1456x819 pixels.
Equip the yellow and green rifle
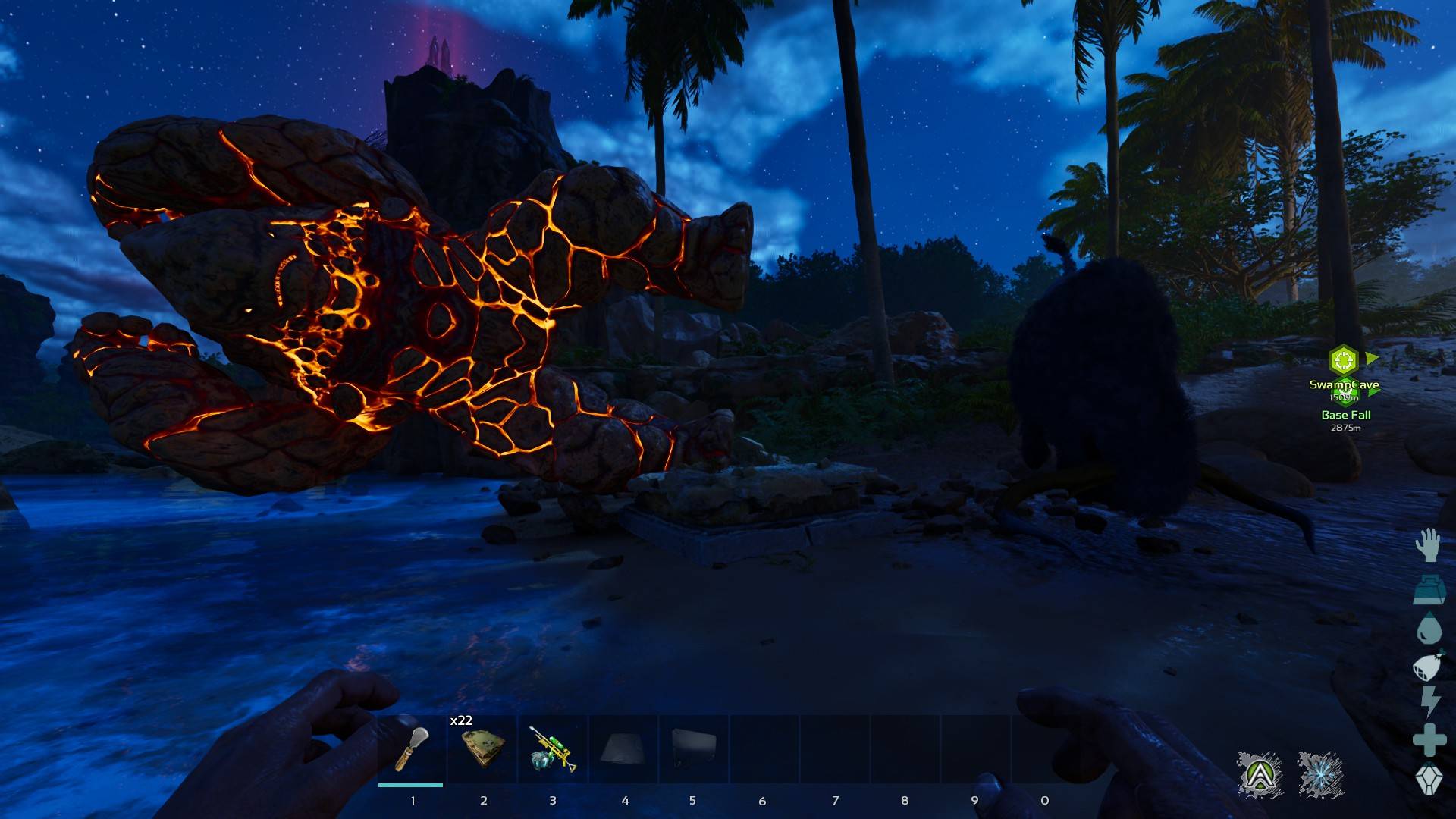click(x=553, y=749)
